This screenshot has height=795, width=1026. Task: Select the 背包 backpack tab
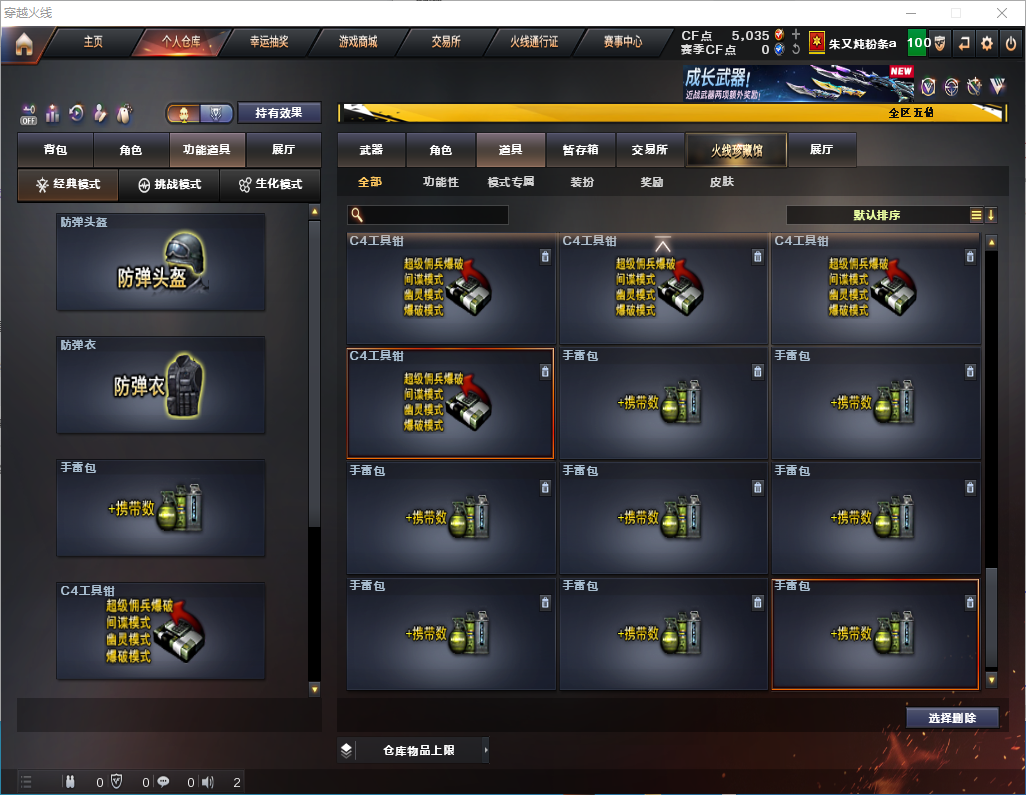(x=55, y=150)
